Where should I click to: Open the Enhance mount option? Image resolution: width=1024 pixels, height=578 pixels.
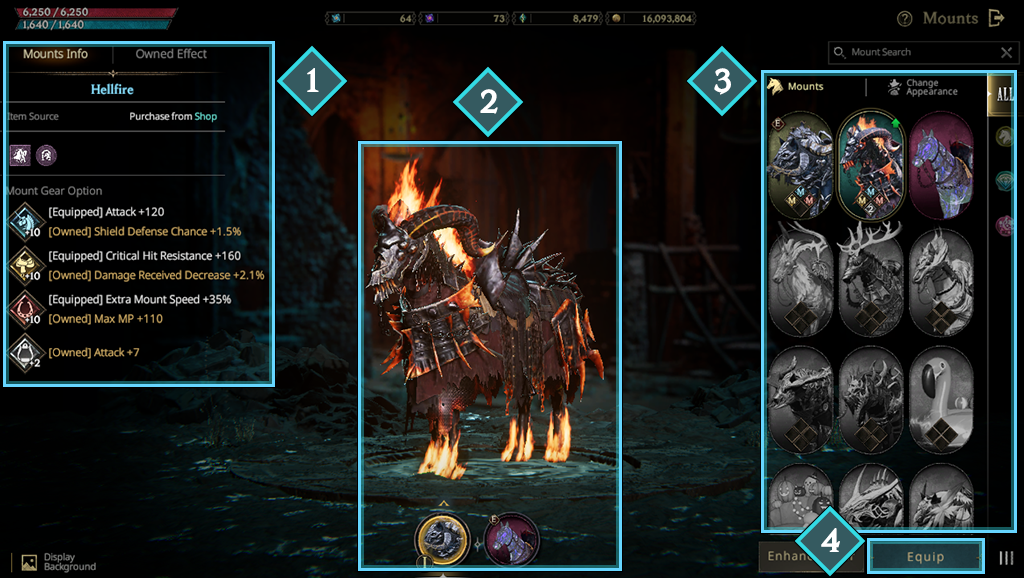click(790, 556)
